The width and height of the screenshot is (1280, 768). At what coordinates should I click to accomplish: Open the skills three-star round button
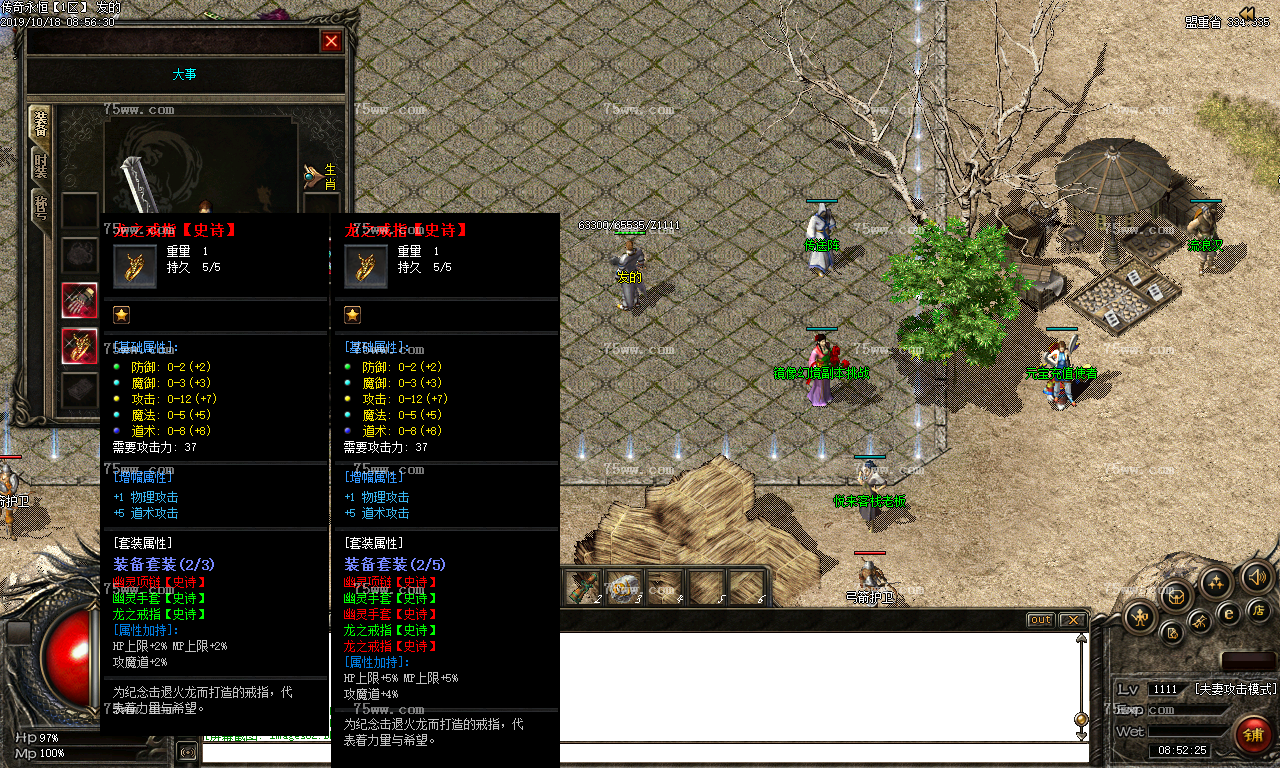click(1217, 582)
